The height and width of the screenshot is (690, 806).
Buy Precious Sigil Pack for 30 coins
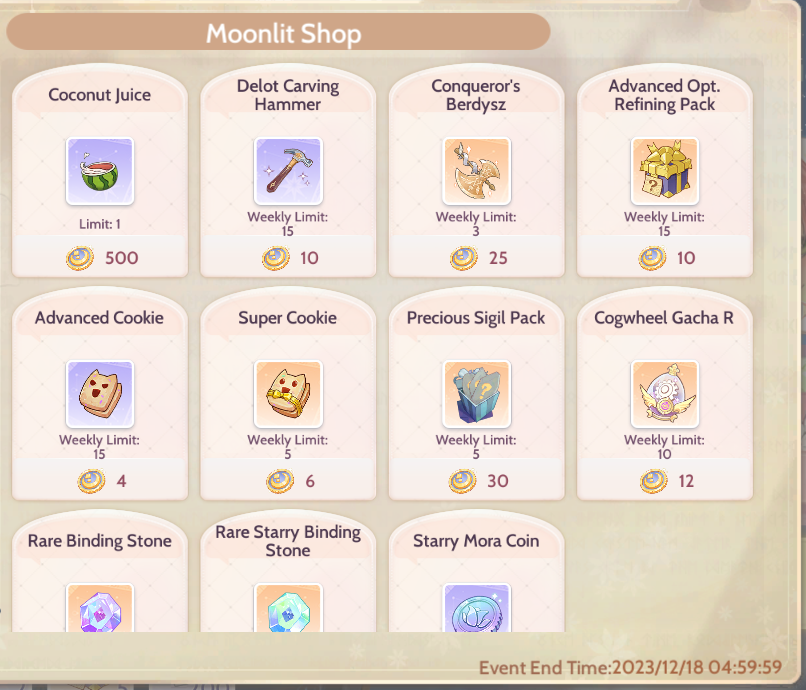pos(477,481)
